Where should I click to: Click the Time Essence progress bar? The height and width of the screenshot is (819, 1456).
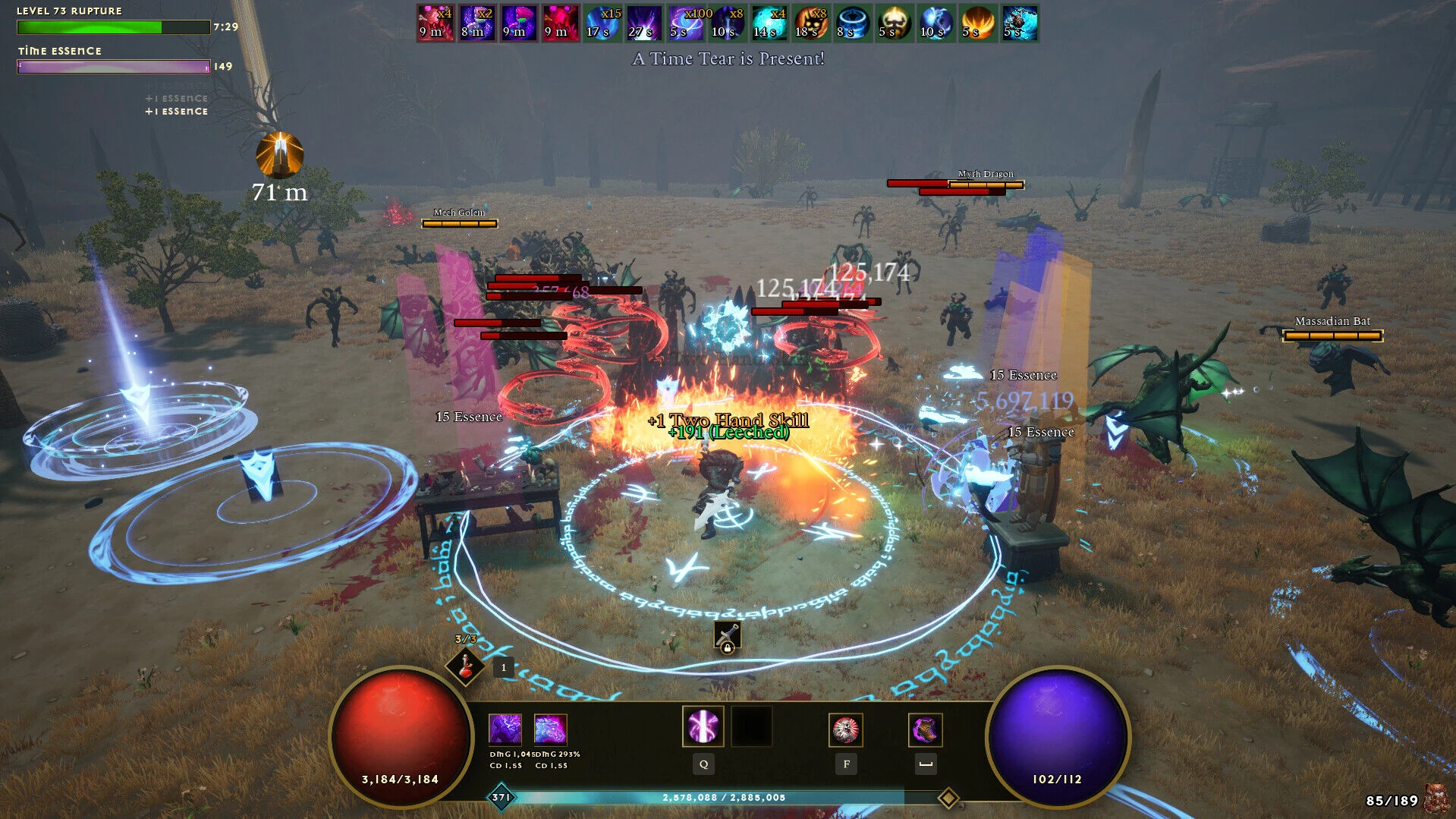112,66
